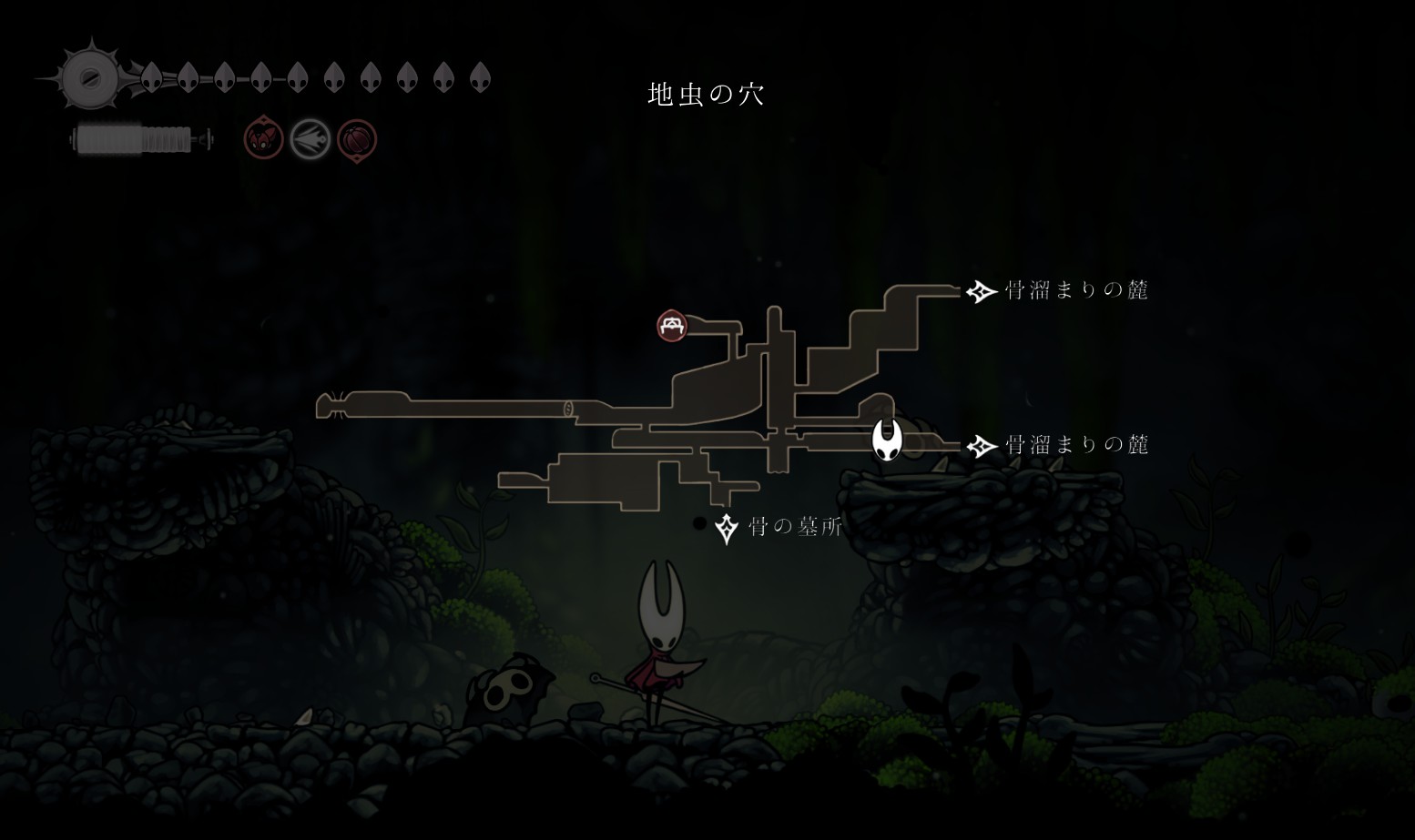The height and width of the screenshot is (840, 1415).
Task: Click the silk spool emblem
Action: point(90,78)
